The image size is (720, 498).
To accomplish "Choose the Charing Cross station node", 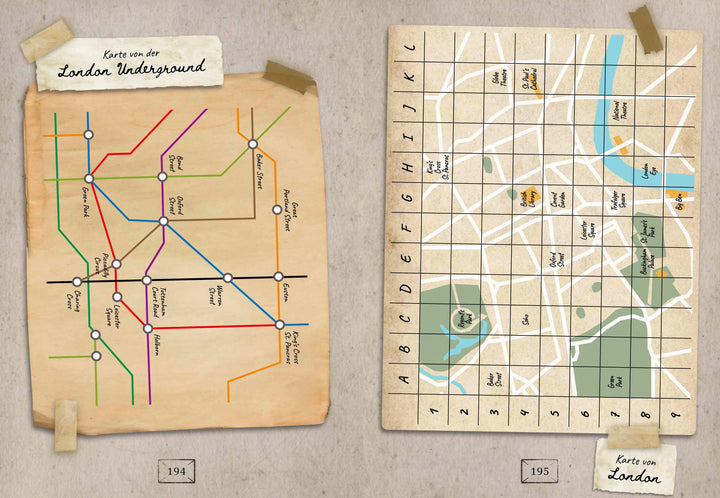I will (x=76, y=282).
